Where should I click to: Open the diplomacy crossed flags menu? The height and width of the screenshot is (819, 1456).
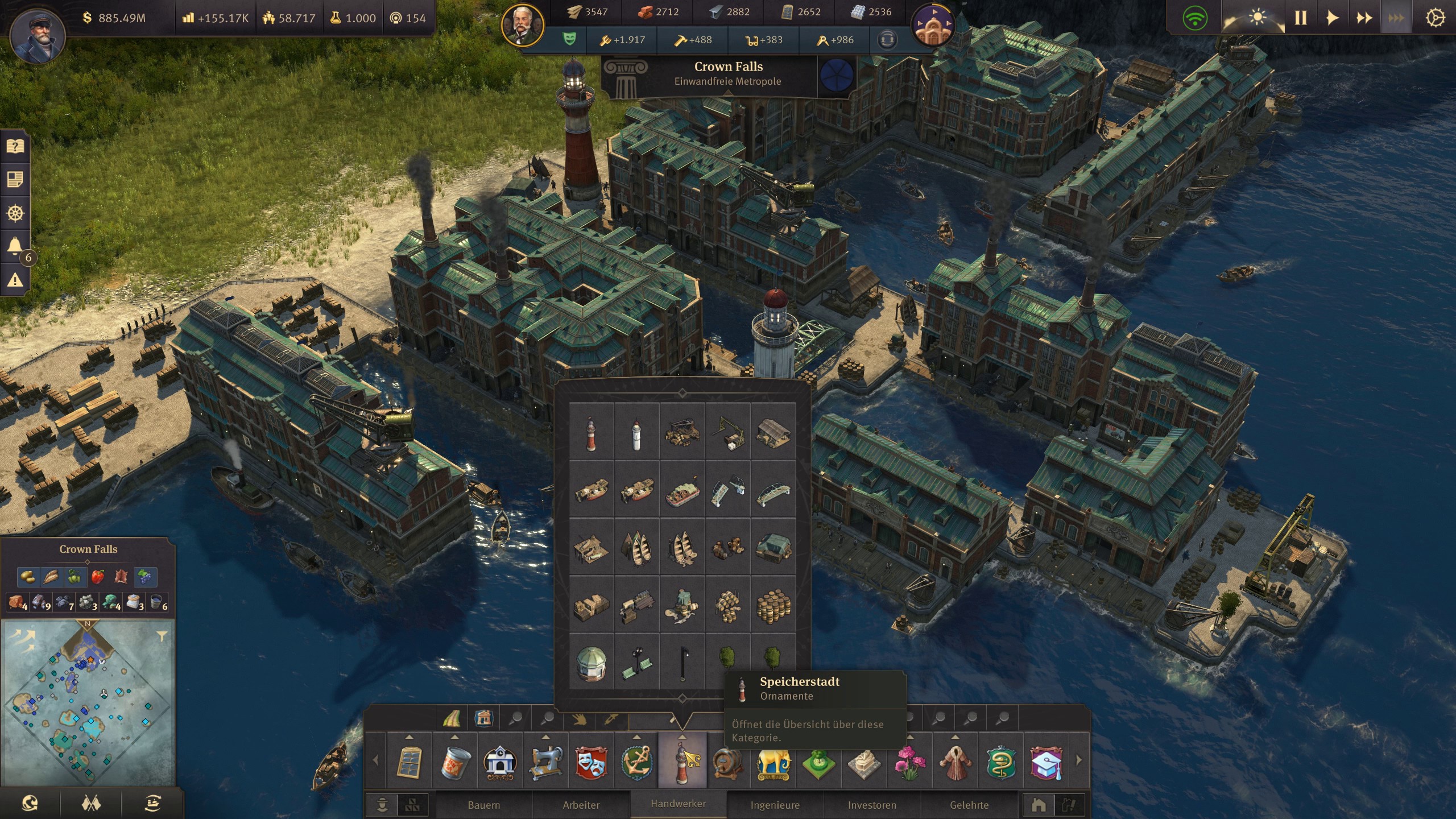(x=91, y=803)
